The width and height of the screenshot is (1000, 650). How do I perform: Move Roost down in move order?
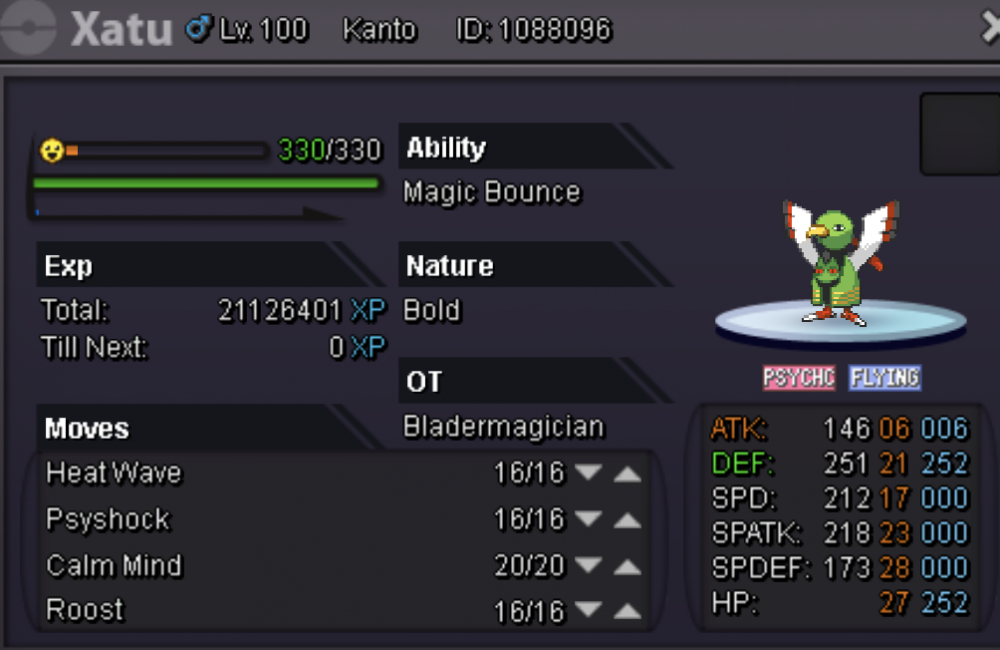(589, 611)
